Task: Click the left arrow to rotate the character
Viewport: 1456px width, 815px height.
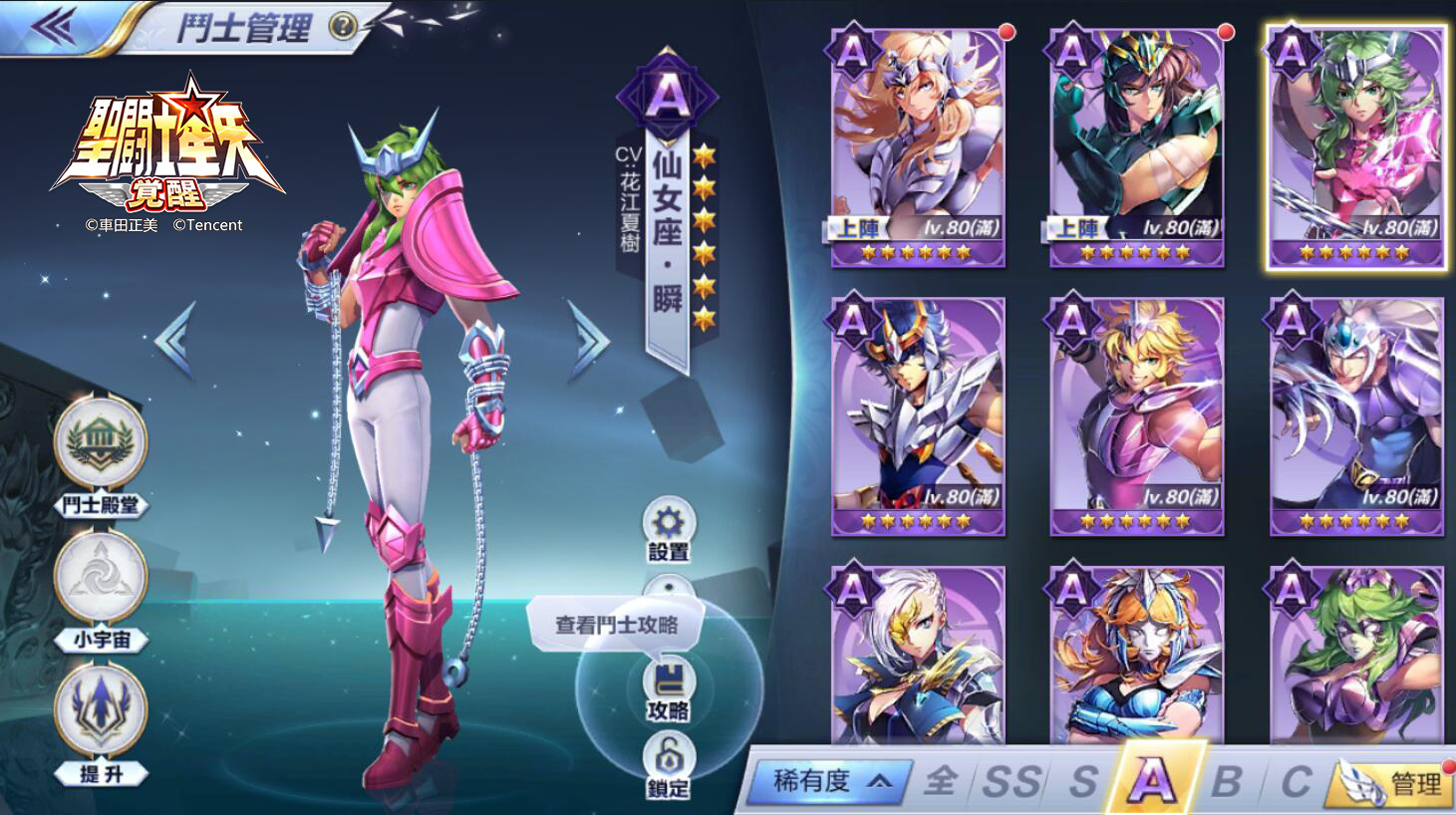Action: coord(175,339)
